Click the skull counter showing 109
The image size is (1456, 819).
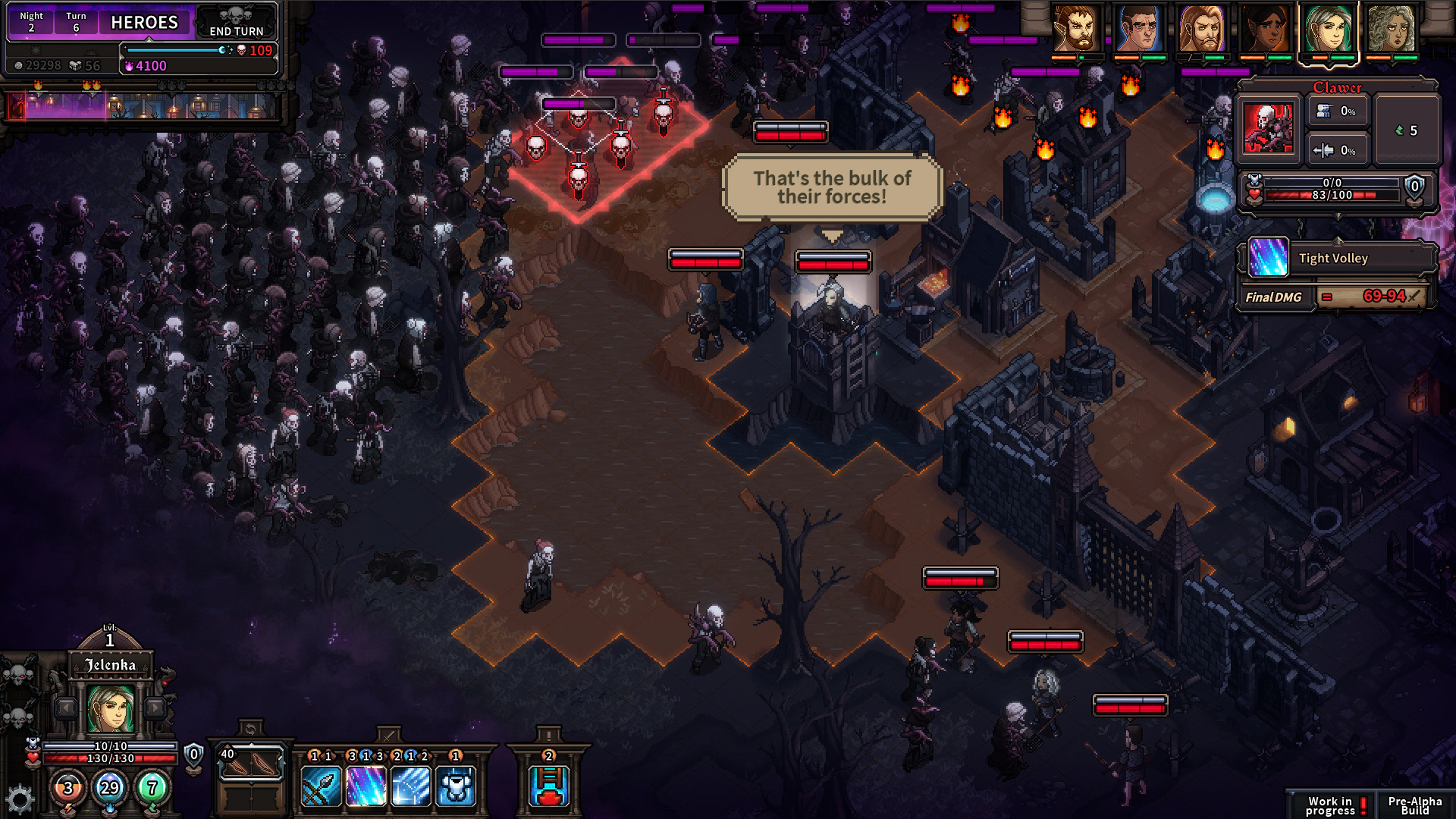coord(256,50)
